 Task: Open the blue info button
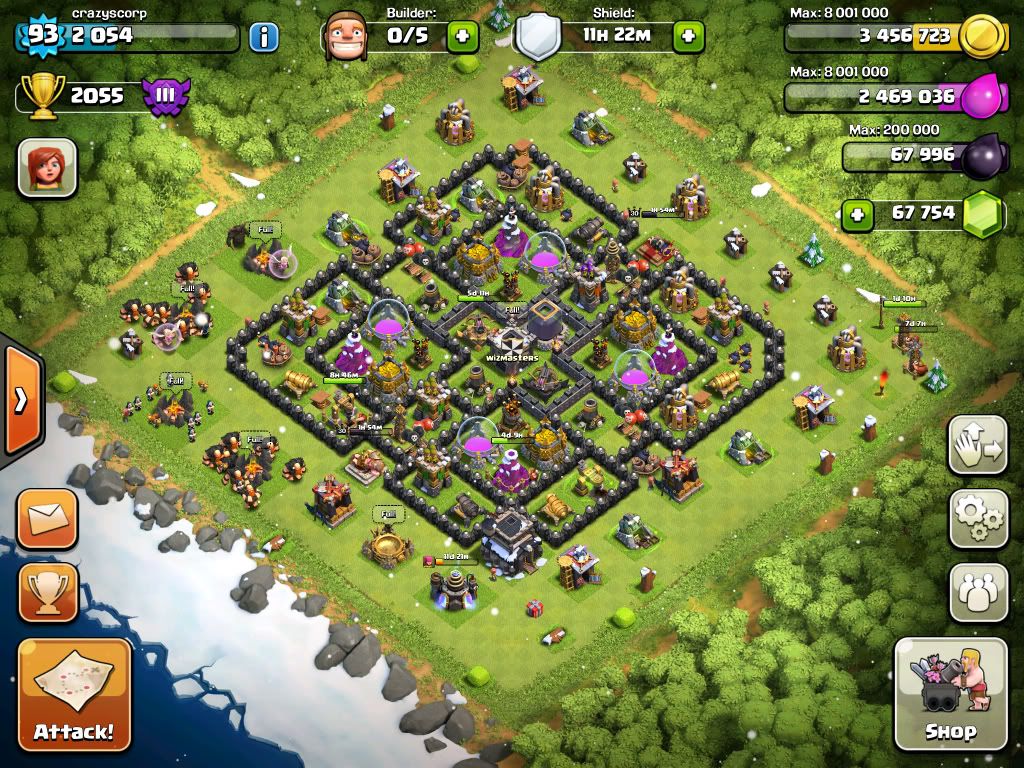pyautogui.click(x=263, y=38)
